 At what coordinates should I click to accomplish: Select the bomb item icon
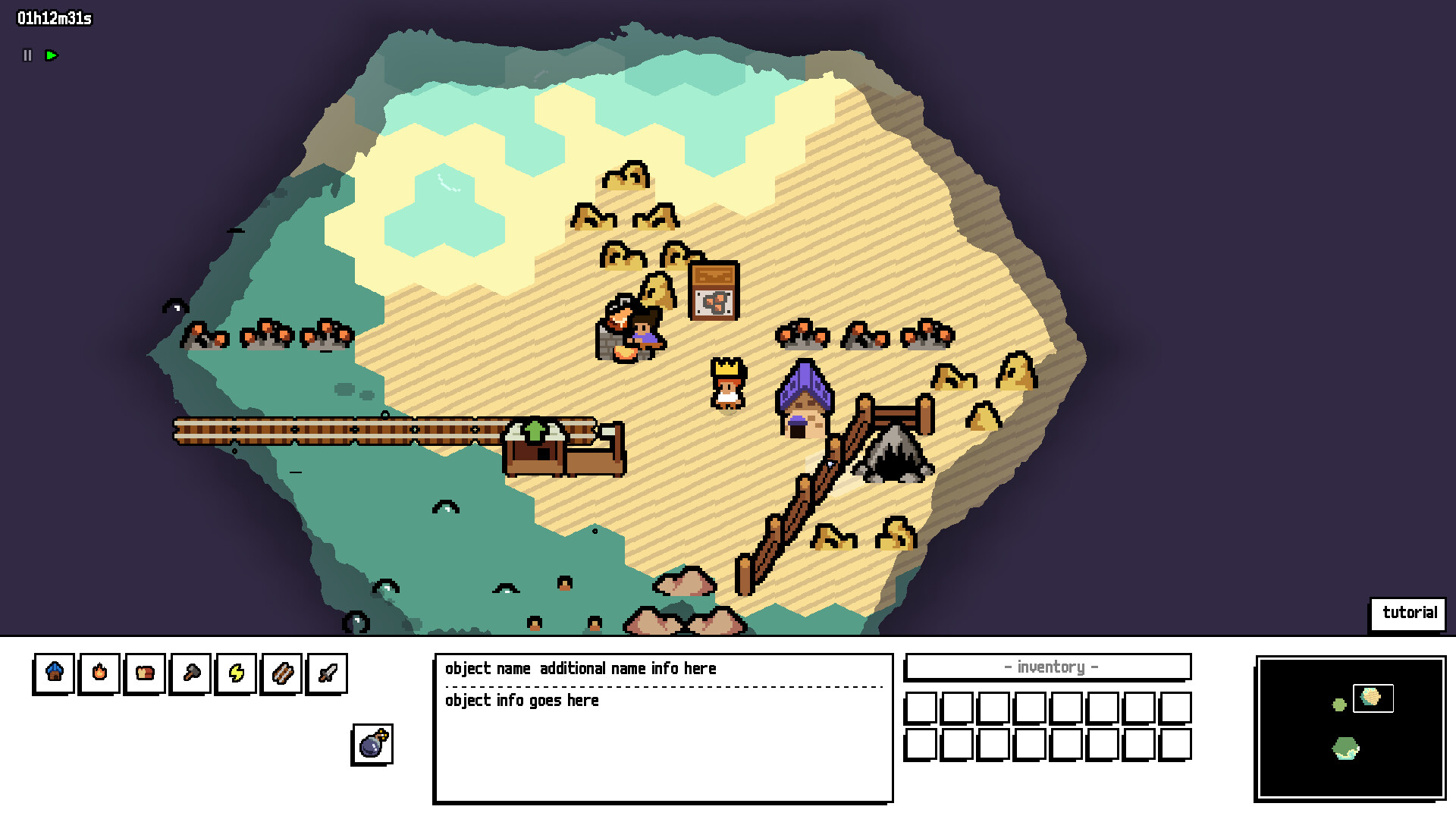pyautogui.click(x=372, y=743)
